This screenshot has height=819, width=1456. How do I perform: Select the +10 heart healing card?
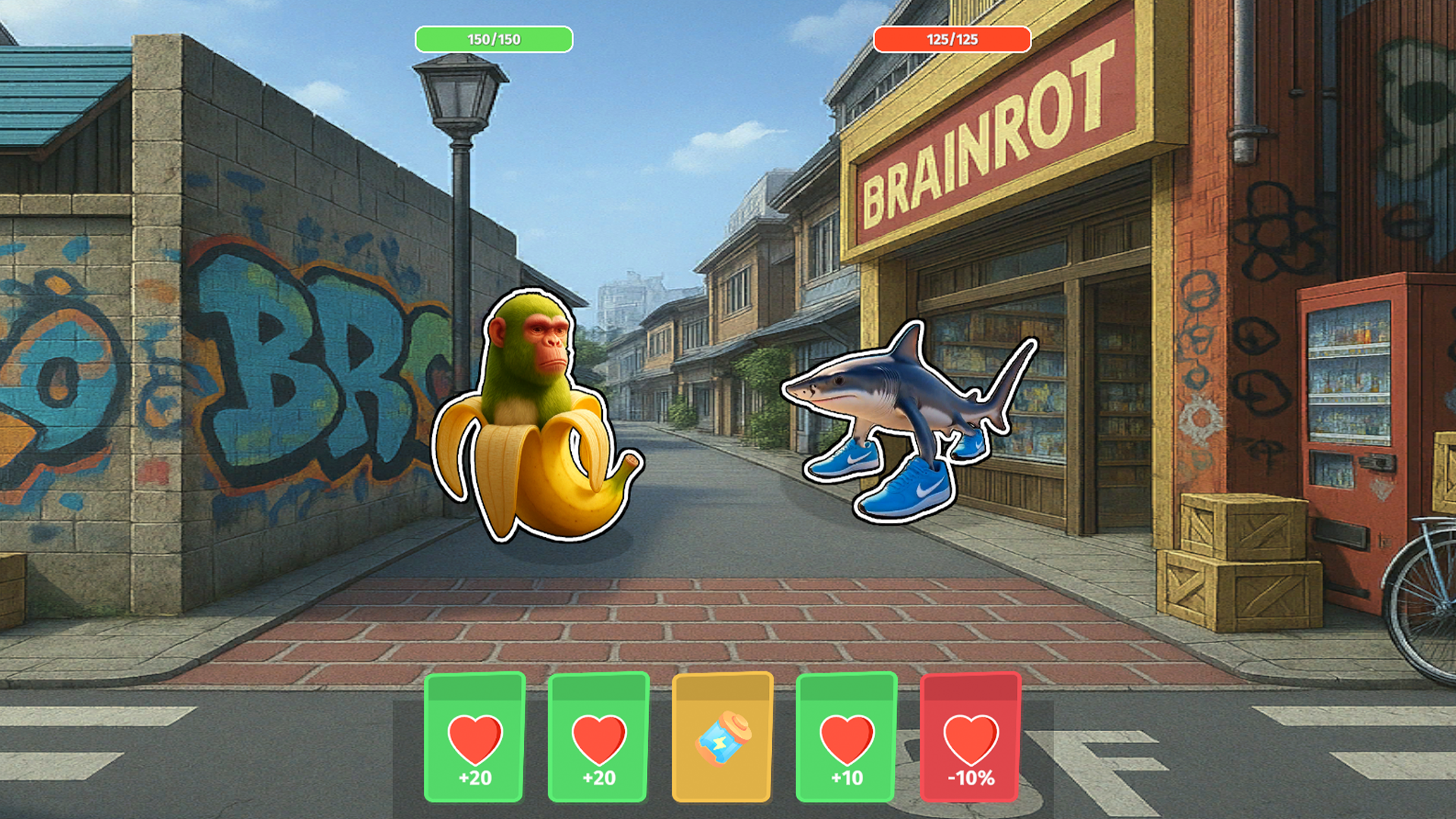(x=847, y=739)
